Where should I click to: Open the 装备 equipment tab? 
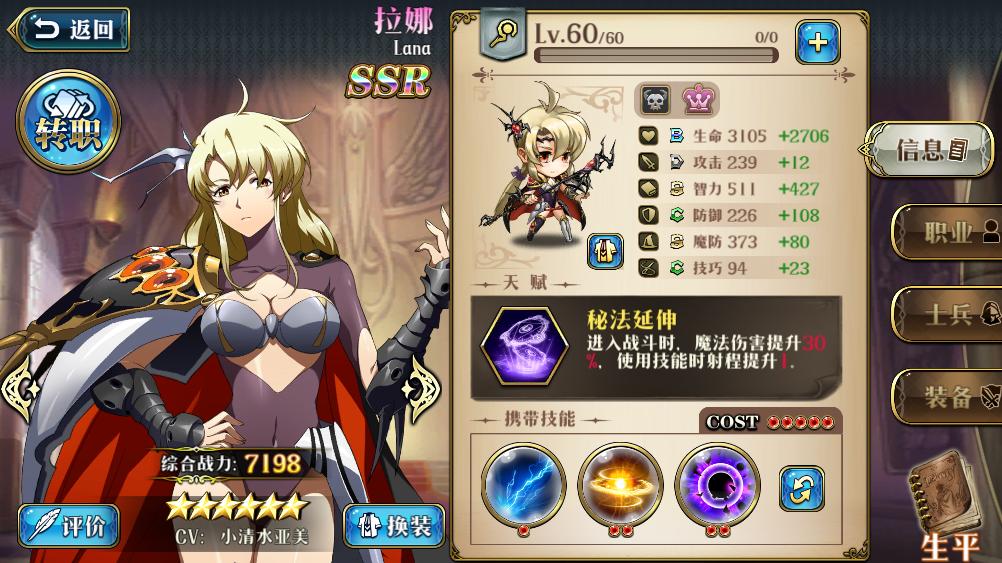click(946, 397)
